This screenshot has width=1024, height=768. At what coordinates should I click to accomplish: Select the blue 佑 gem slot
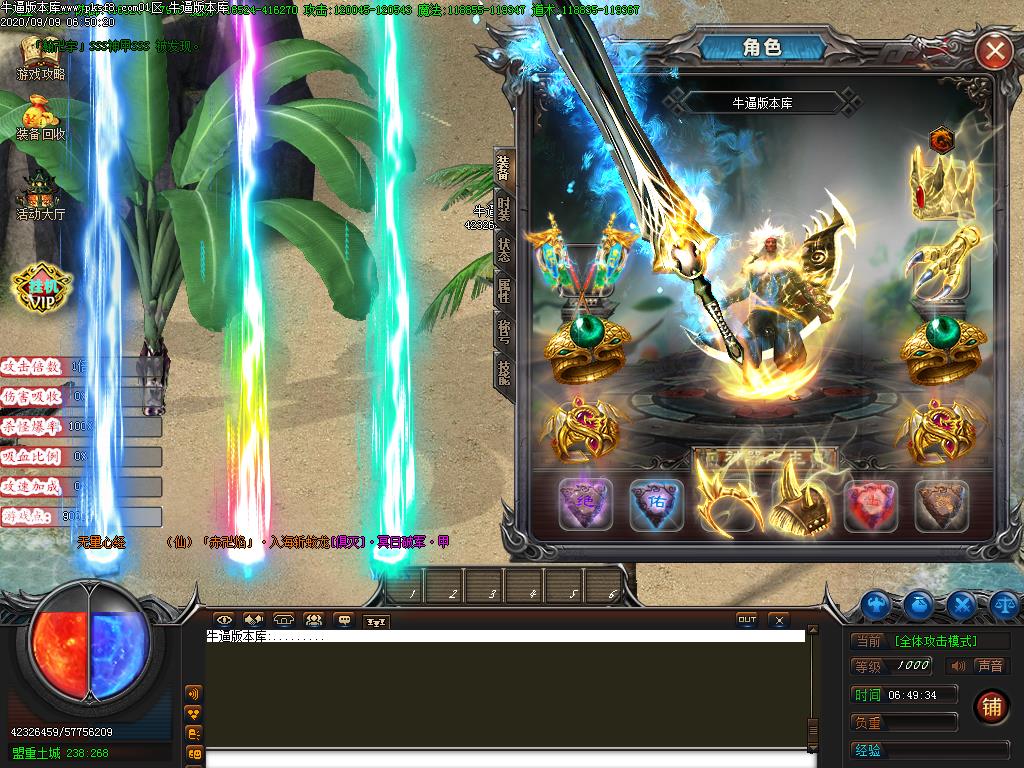[x=657, y=505]
